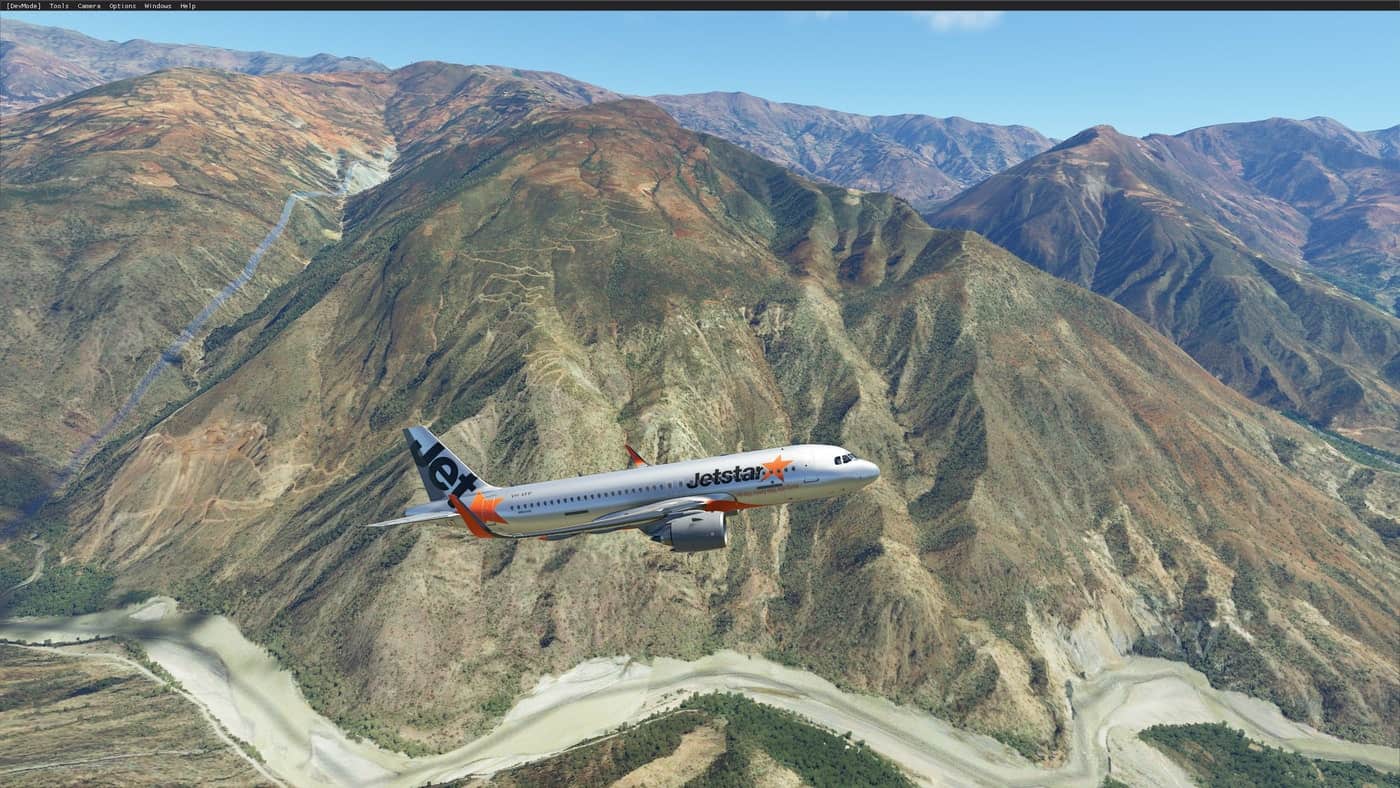
Task: Open the Windows menu
Action: [158, 6]
